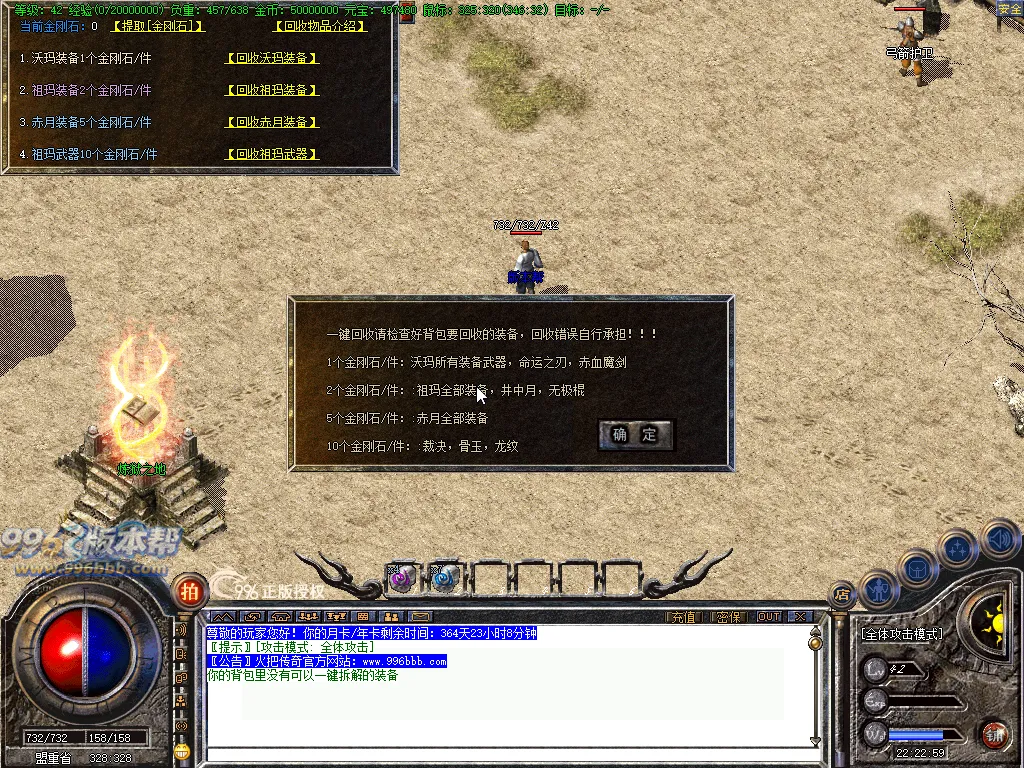Use the purple orb item in belt slot

pos(402,577)
